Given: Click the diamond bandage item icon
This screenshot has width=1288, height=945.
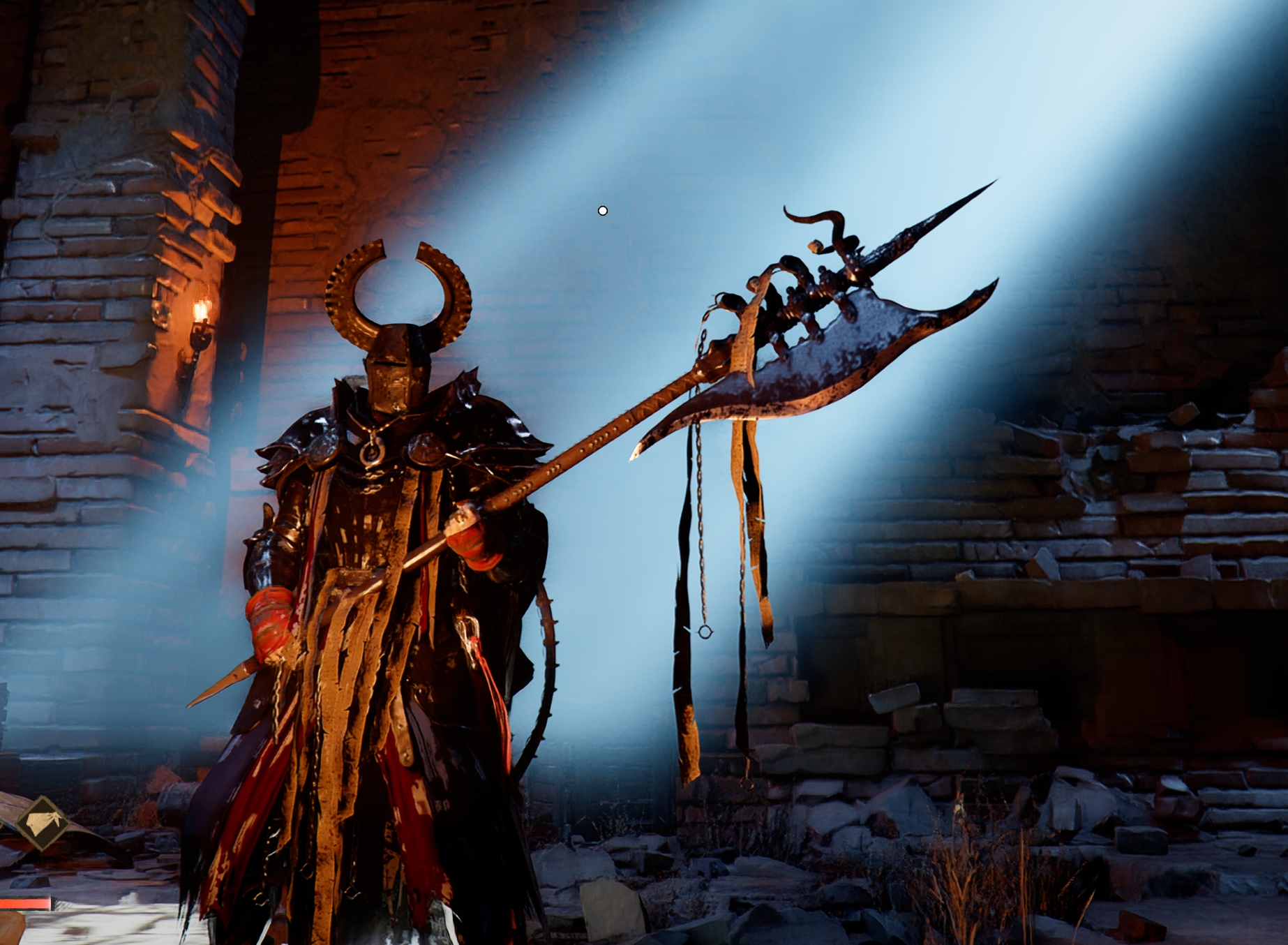Looking at the screenshot, I should (43, 824).
